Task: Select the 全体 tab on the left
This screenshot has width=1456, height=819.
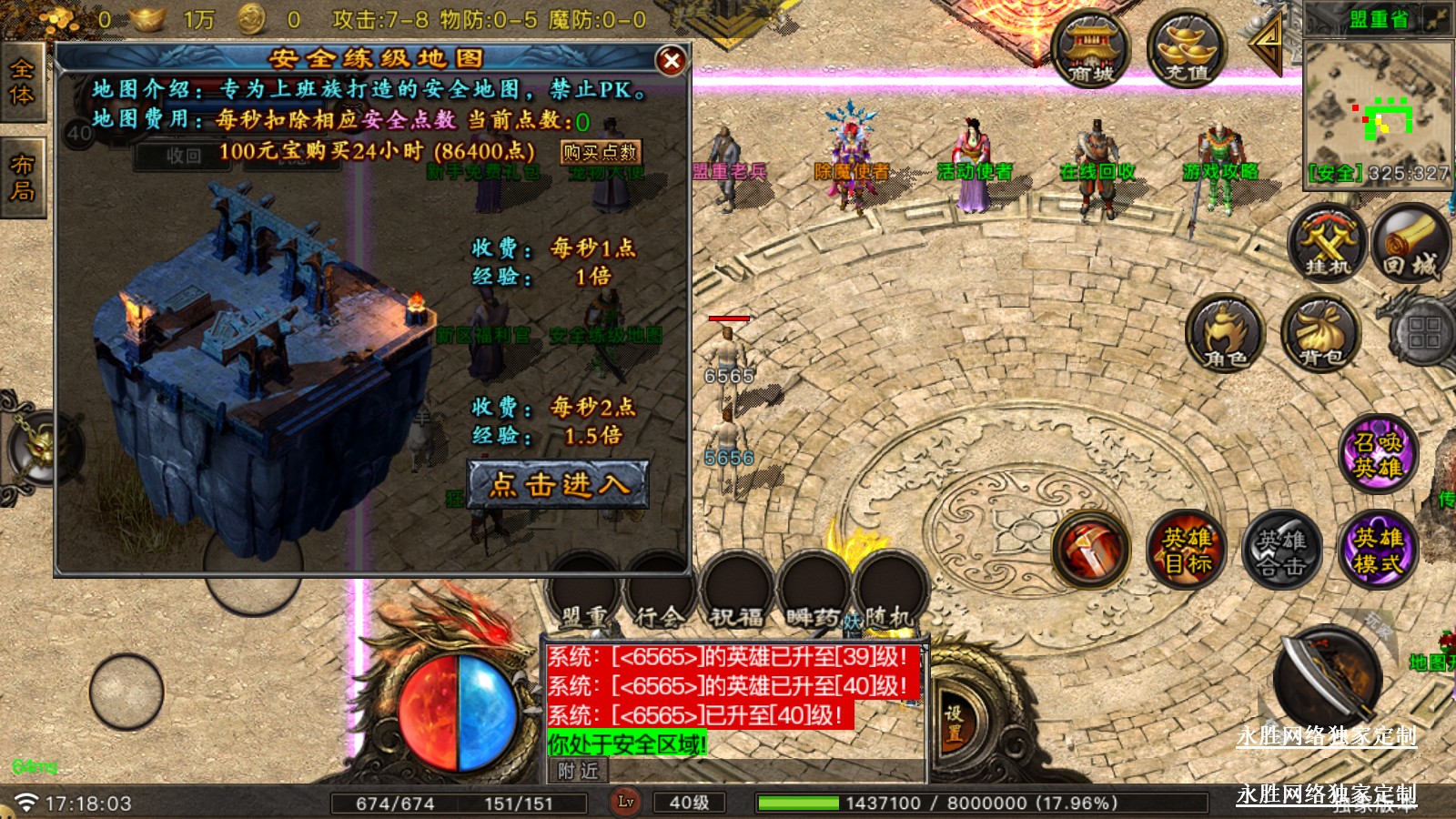Action: point(22,83)
